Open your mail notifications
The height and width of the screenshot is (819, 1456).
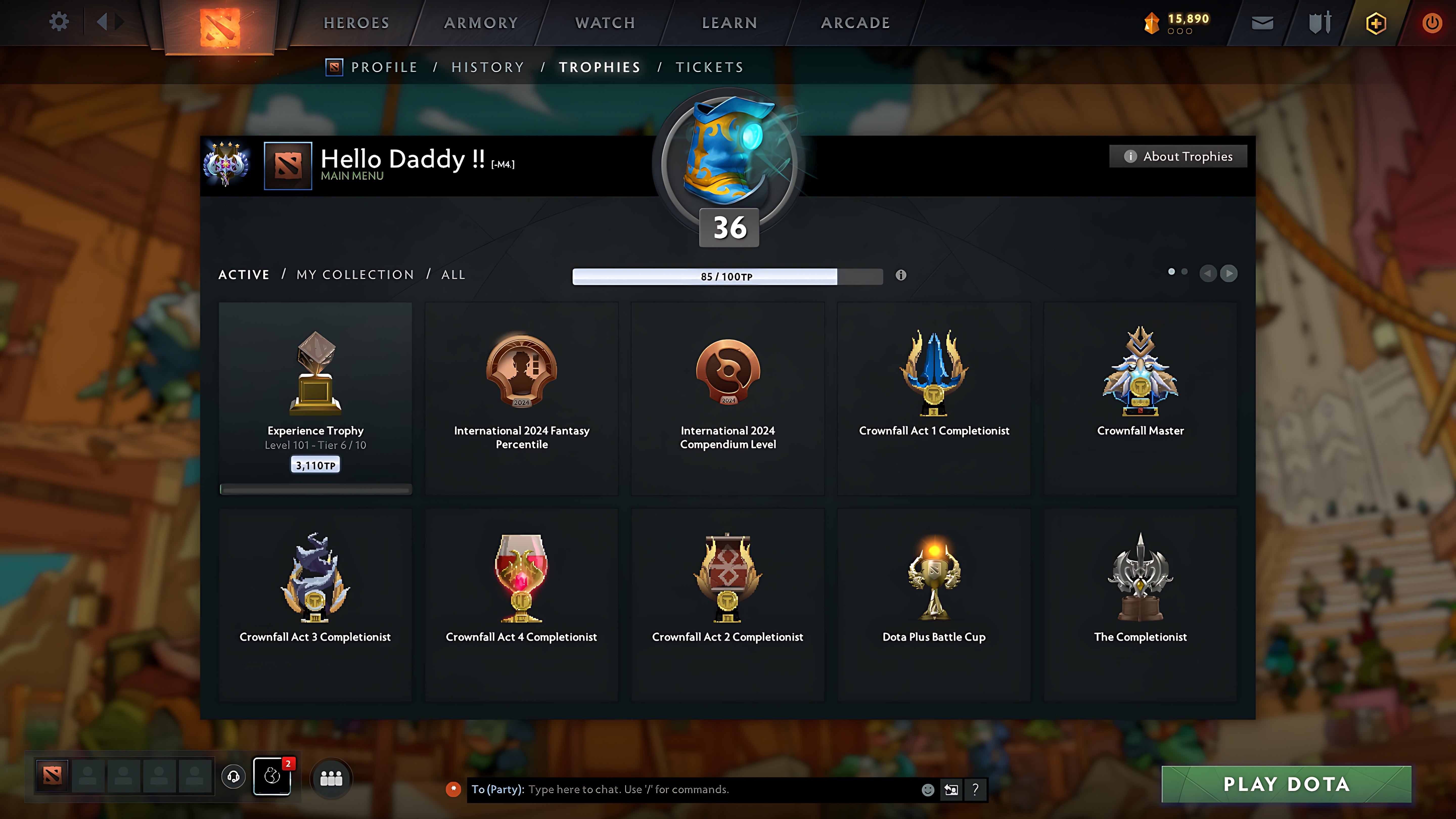[x=1262, y=22]
